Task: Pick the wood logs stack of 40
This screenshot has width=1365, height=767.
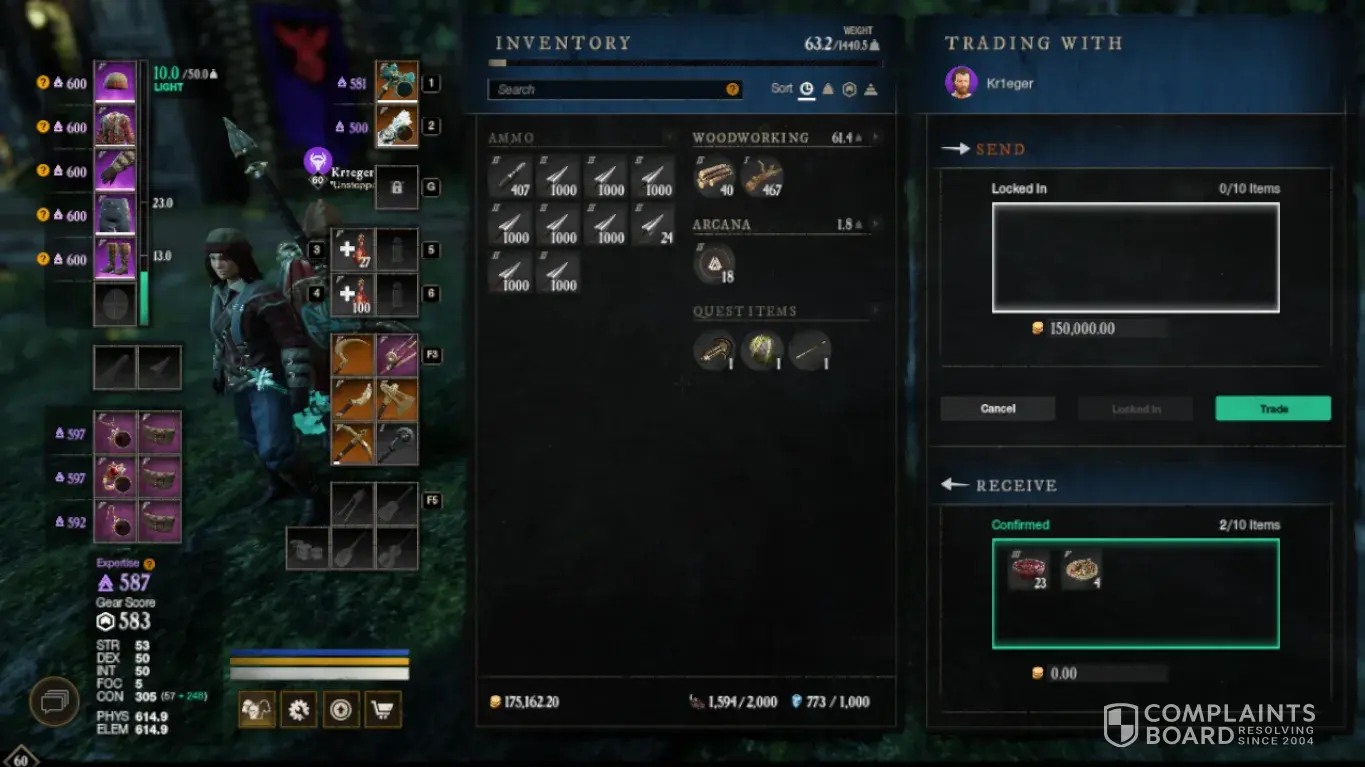Action: 714,177
